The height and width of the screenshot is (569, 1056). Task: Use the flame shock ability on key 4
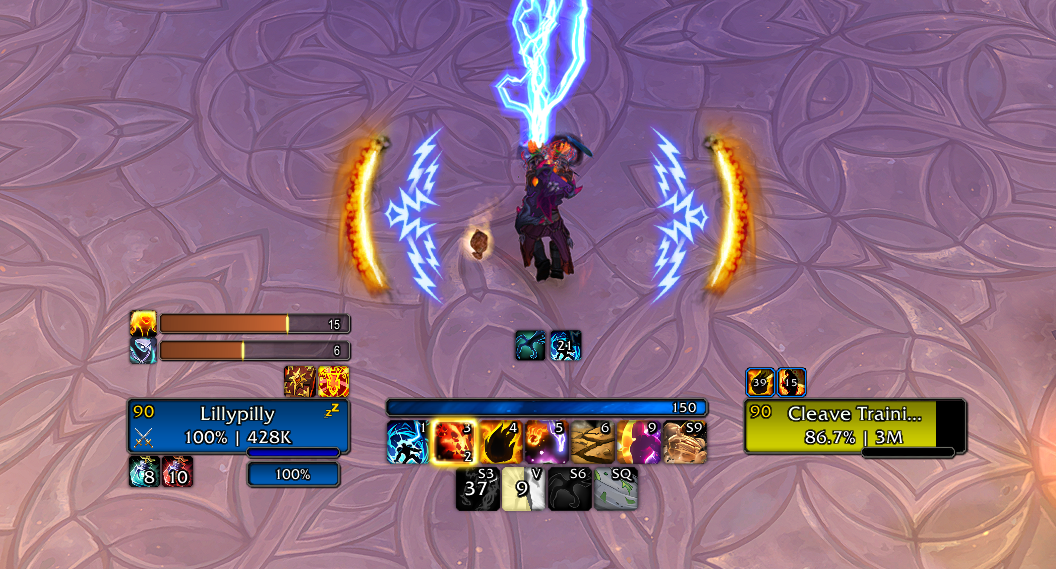pyautogui.click(x=500, y=442)
